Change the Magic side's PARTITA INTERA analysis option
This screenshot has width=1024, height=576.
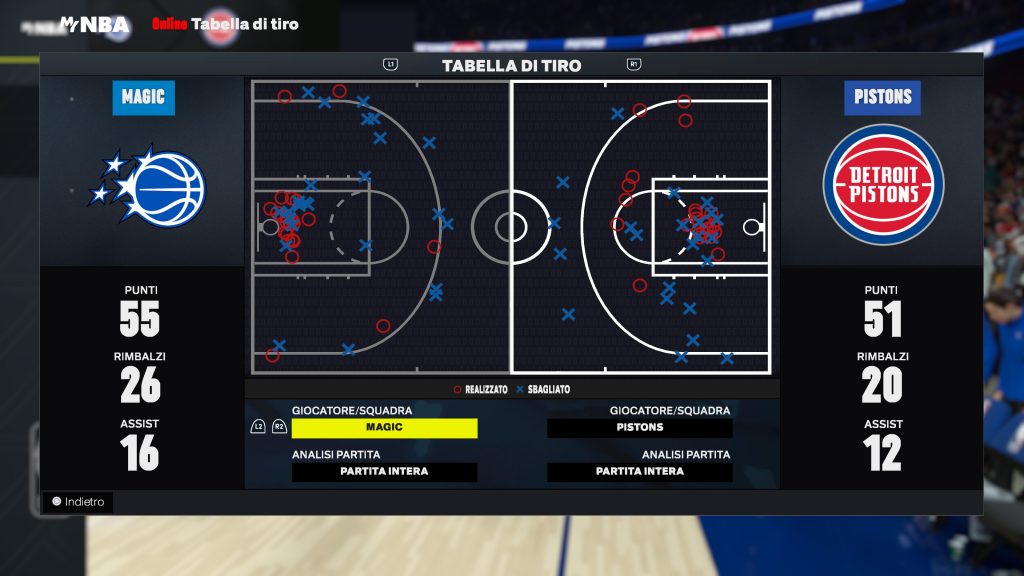(384, 472)
